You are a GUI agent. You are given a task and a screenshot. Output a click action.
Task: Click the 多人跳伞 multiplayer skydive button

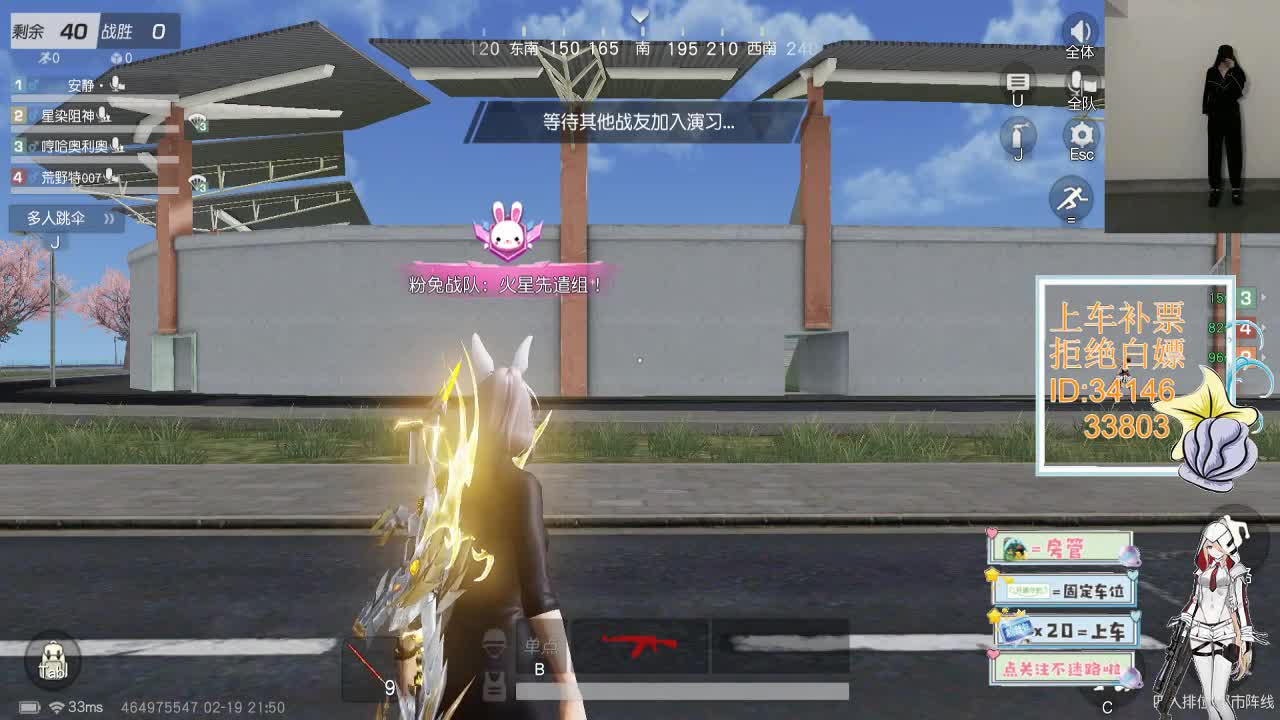point(57,218)
